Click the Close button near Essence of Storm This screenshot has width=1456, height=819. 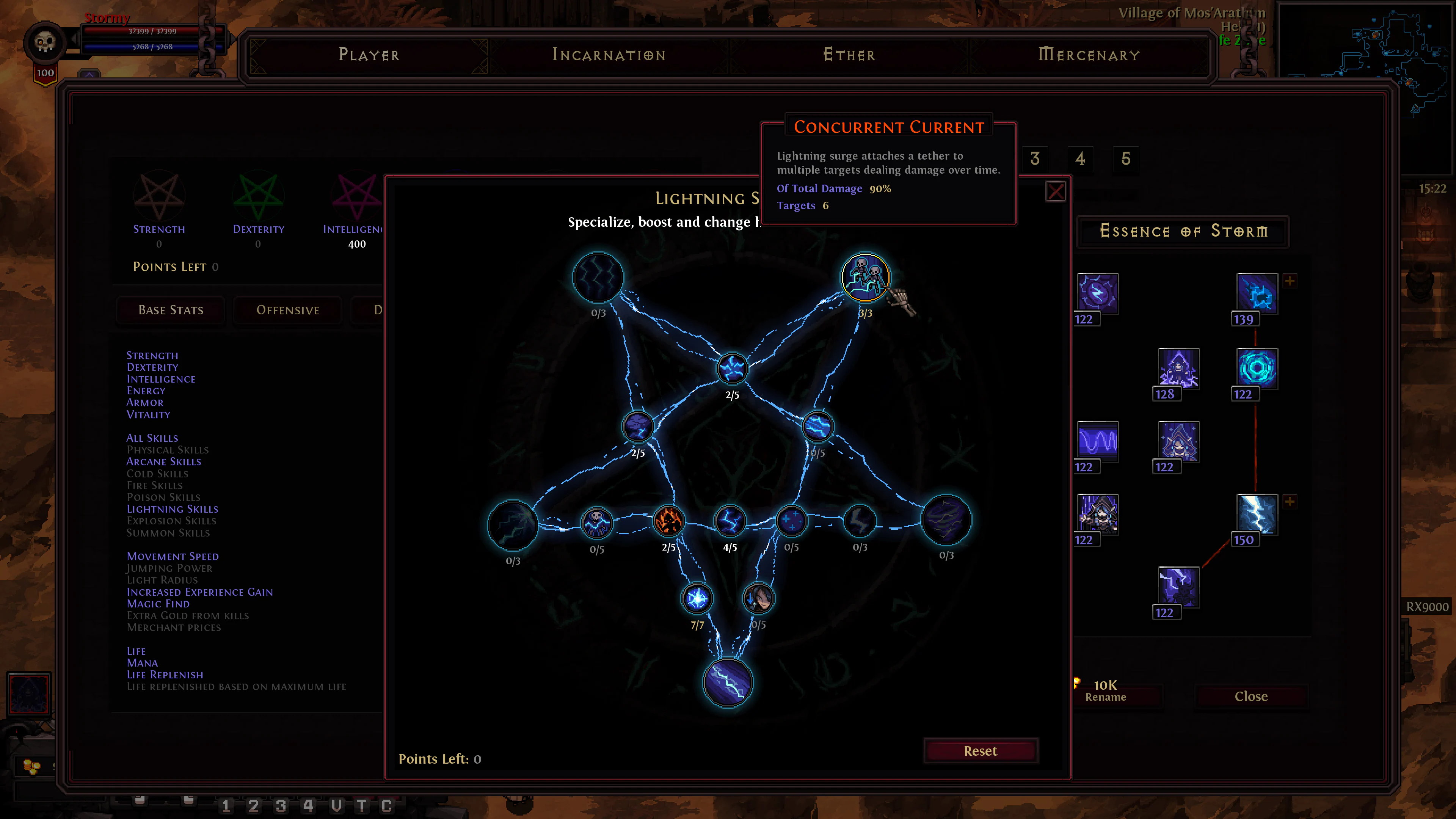tap(1251, 696)
